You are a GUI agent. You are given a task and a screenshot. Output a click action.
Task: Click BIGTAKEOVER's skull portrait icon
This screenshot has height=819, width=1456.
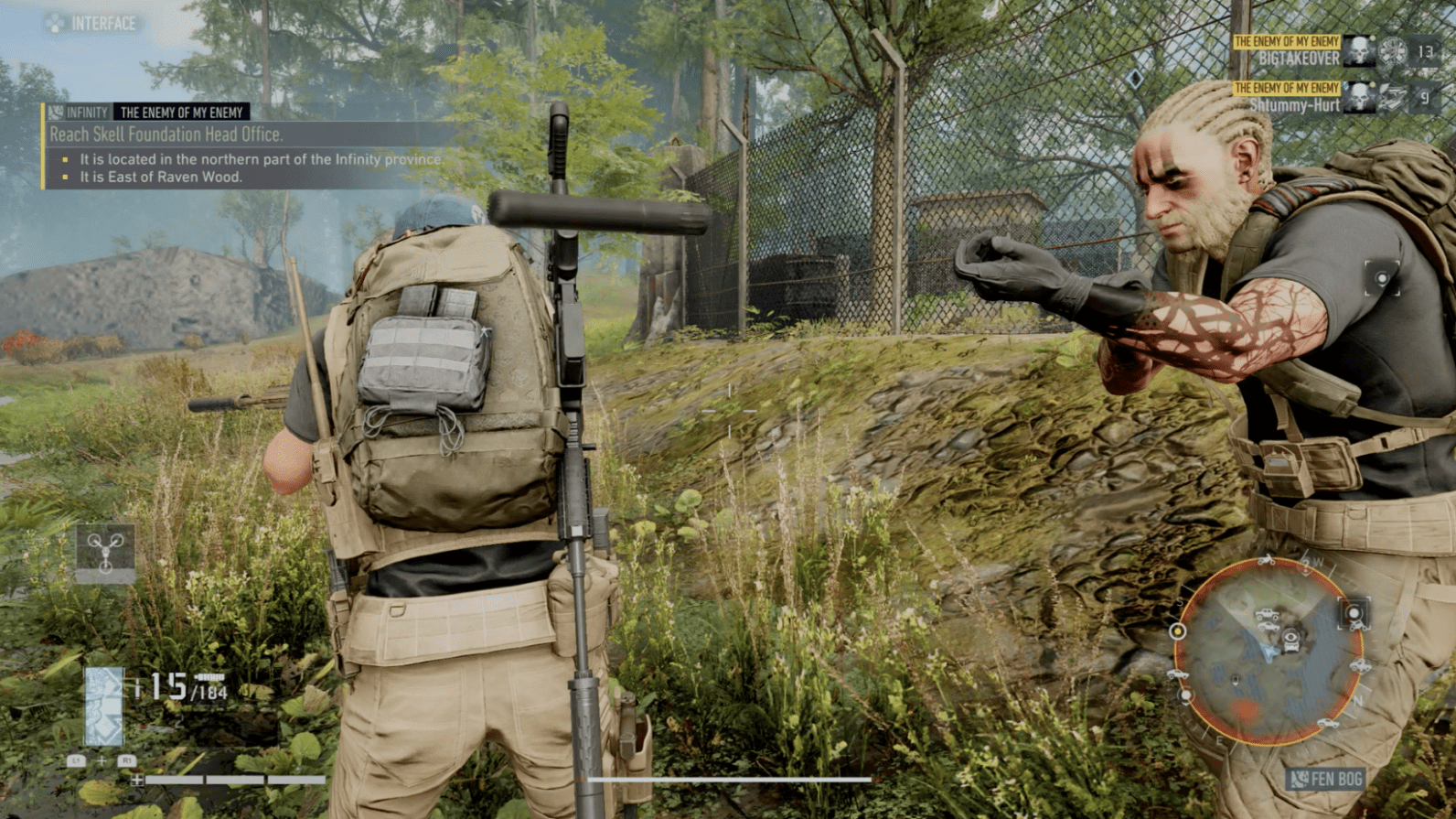(x=1359, y=50)
